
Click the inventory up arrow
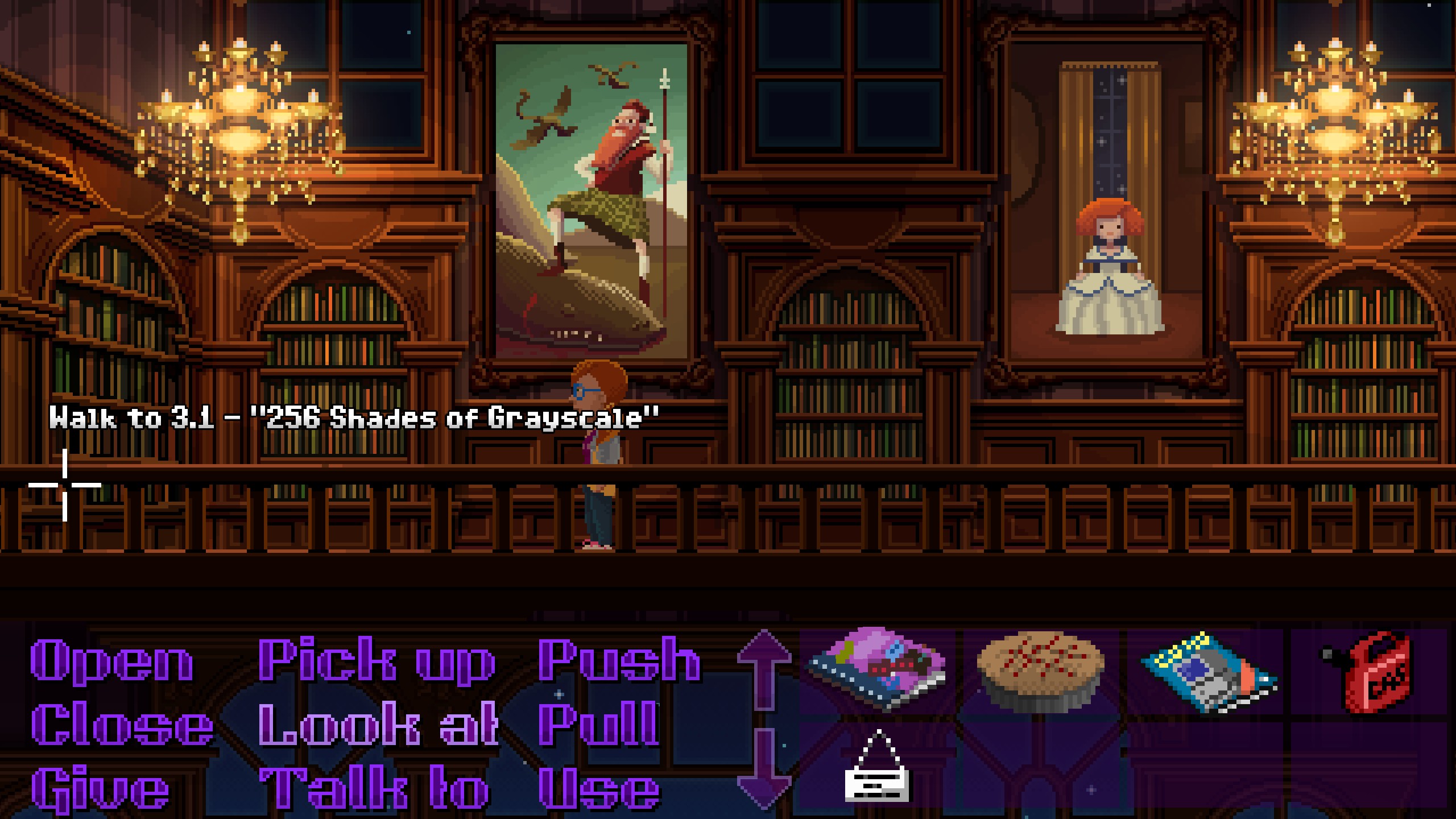point(764,669)
